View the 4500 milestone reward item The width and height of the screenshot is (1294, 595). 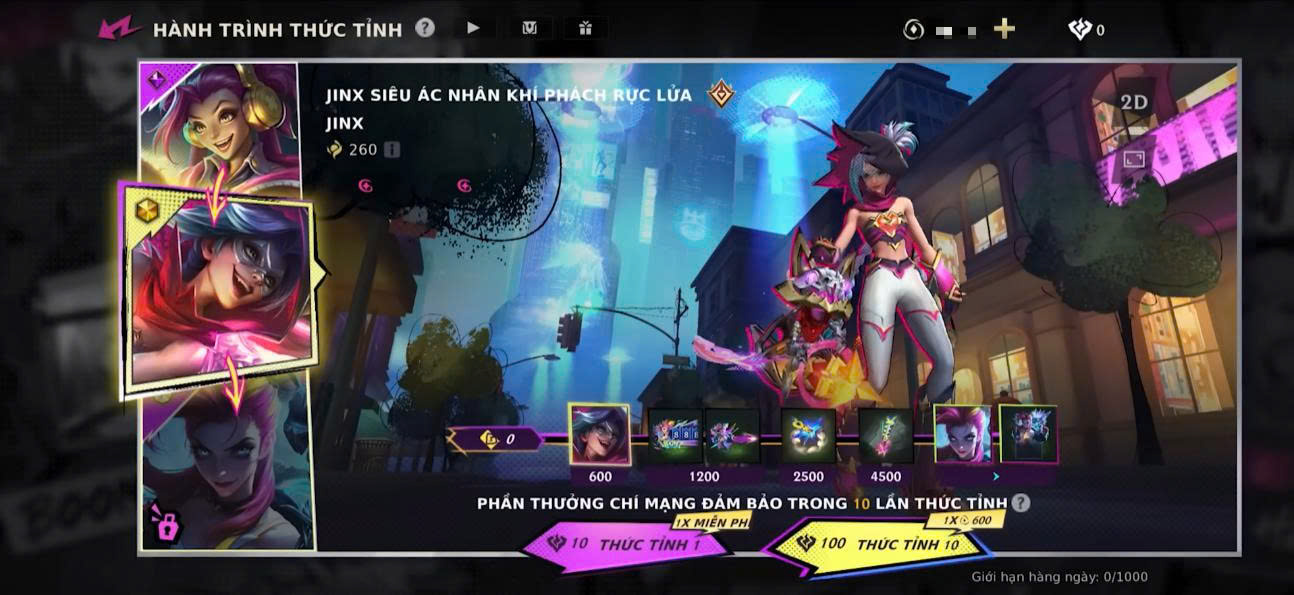(x=885, y=436)
